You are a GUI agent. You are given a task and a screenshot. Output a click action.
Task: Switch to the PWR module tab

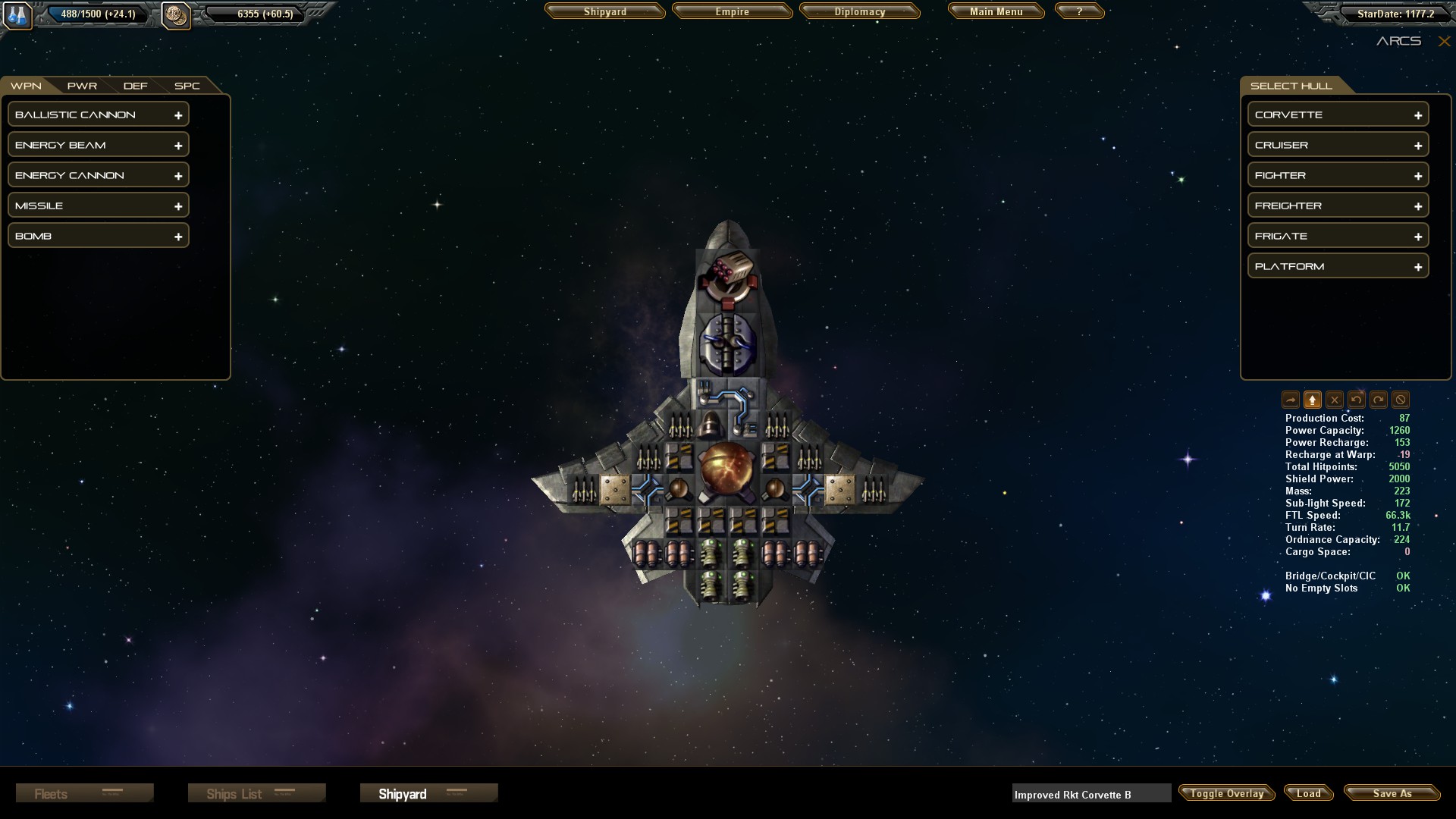(82, 86)
